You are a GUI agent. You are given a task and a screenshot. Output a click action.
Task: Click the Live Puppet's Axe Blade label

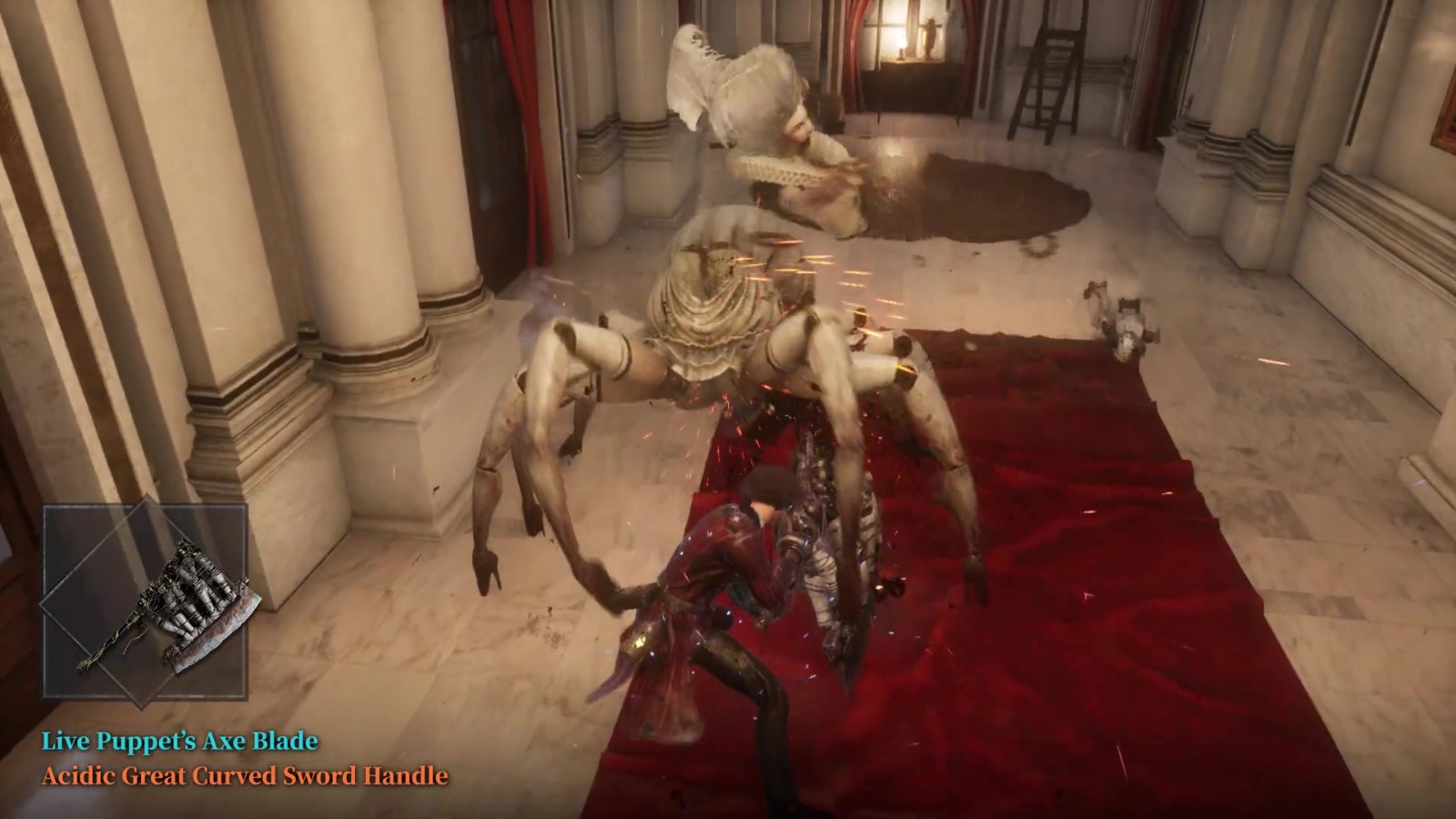pos(180,741)
